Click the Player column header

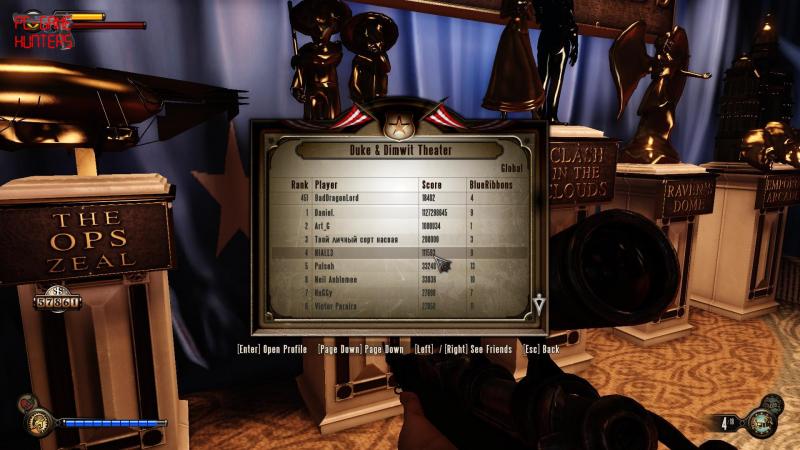click(327, 185)
